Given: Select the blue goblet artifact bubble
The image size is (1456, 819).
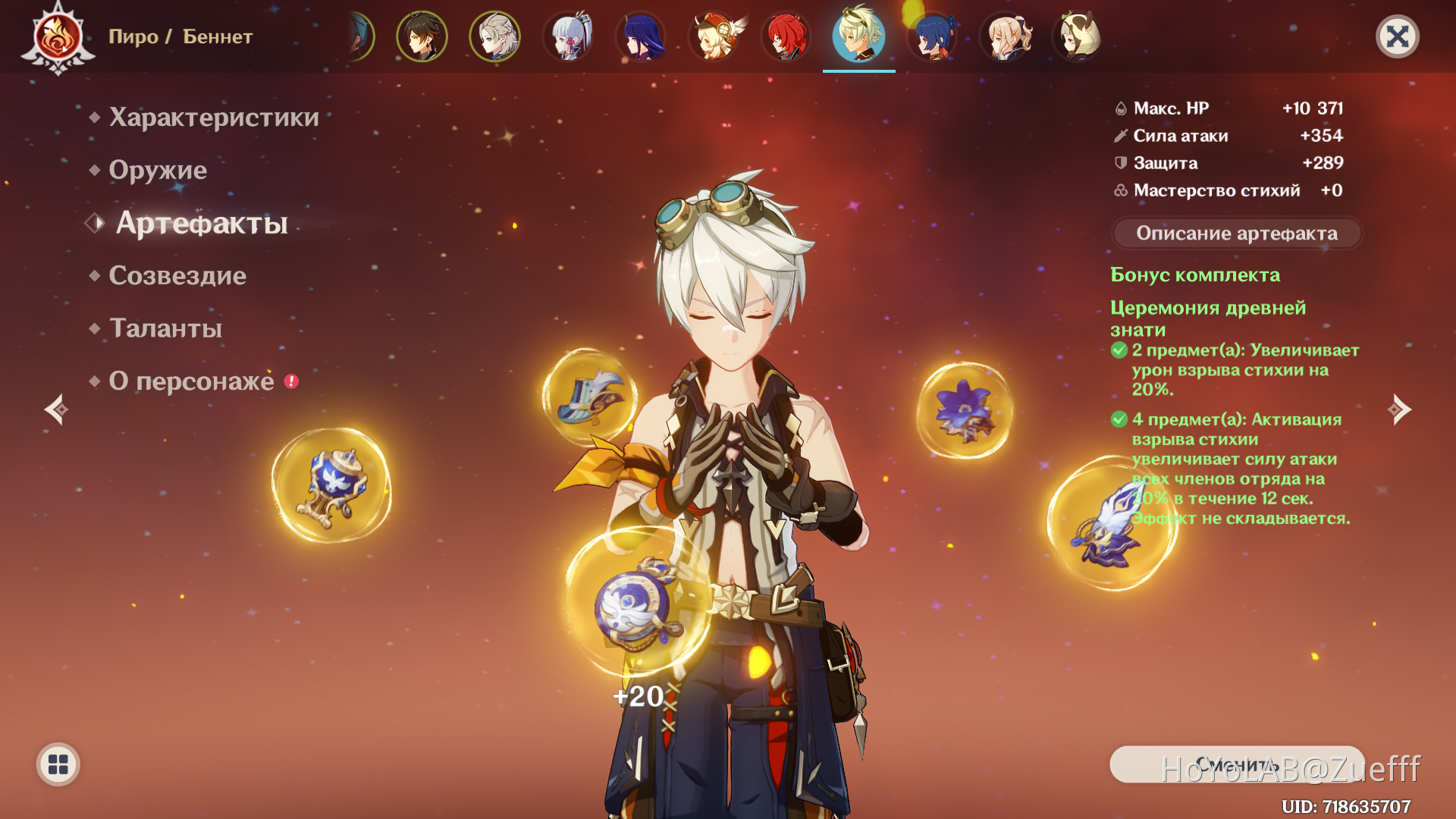Looking at the screenshot, I should (x=331, y=485).
